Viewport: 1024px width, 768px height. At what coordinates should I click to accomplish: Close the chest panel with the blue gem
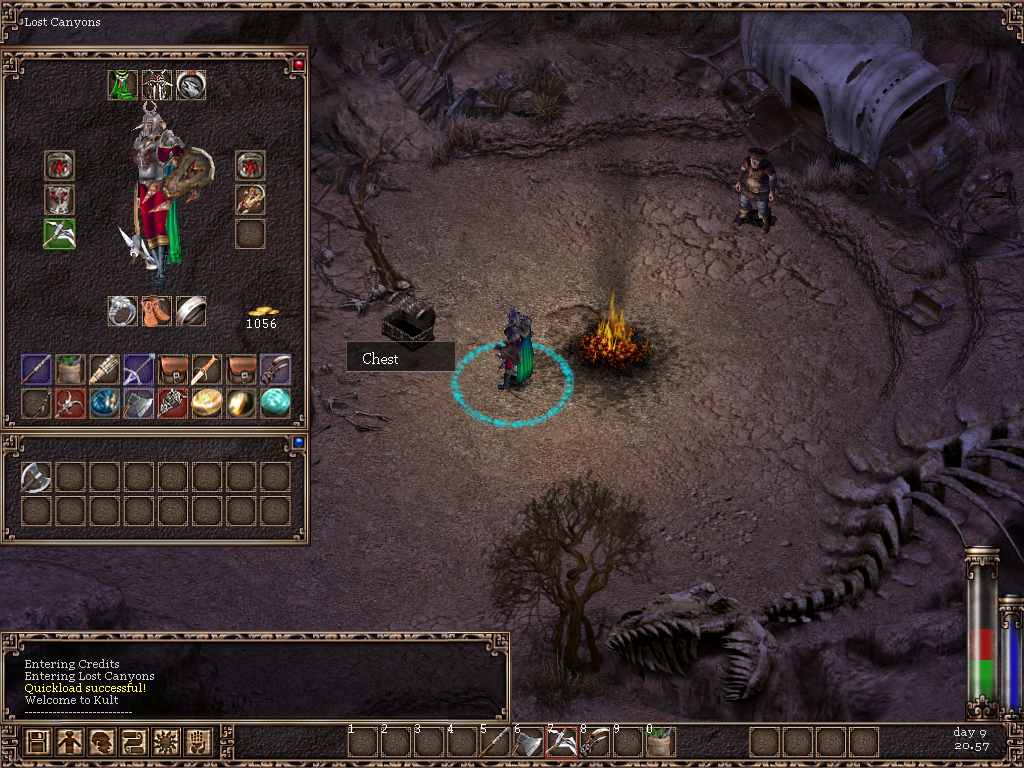(298, 441)
